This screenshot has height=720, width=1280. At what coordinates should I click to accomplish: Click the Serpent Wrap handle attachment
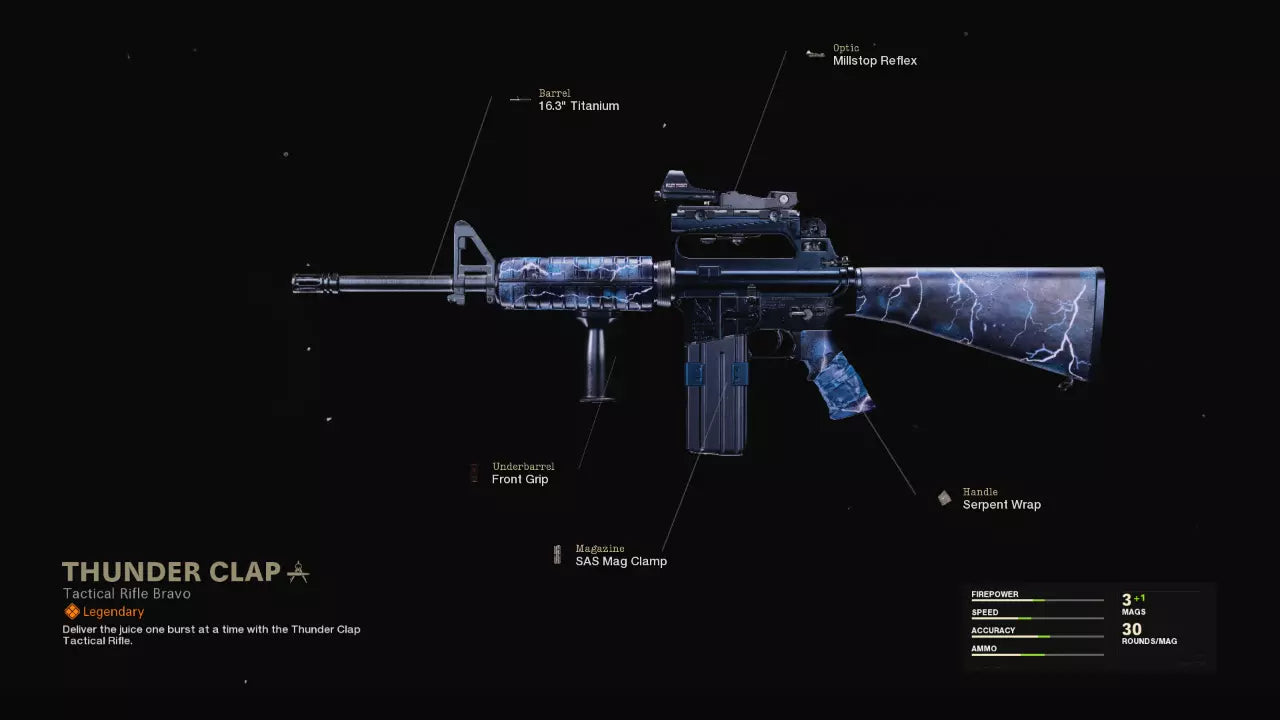pyautogui.click(x=1001, y=504)
